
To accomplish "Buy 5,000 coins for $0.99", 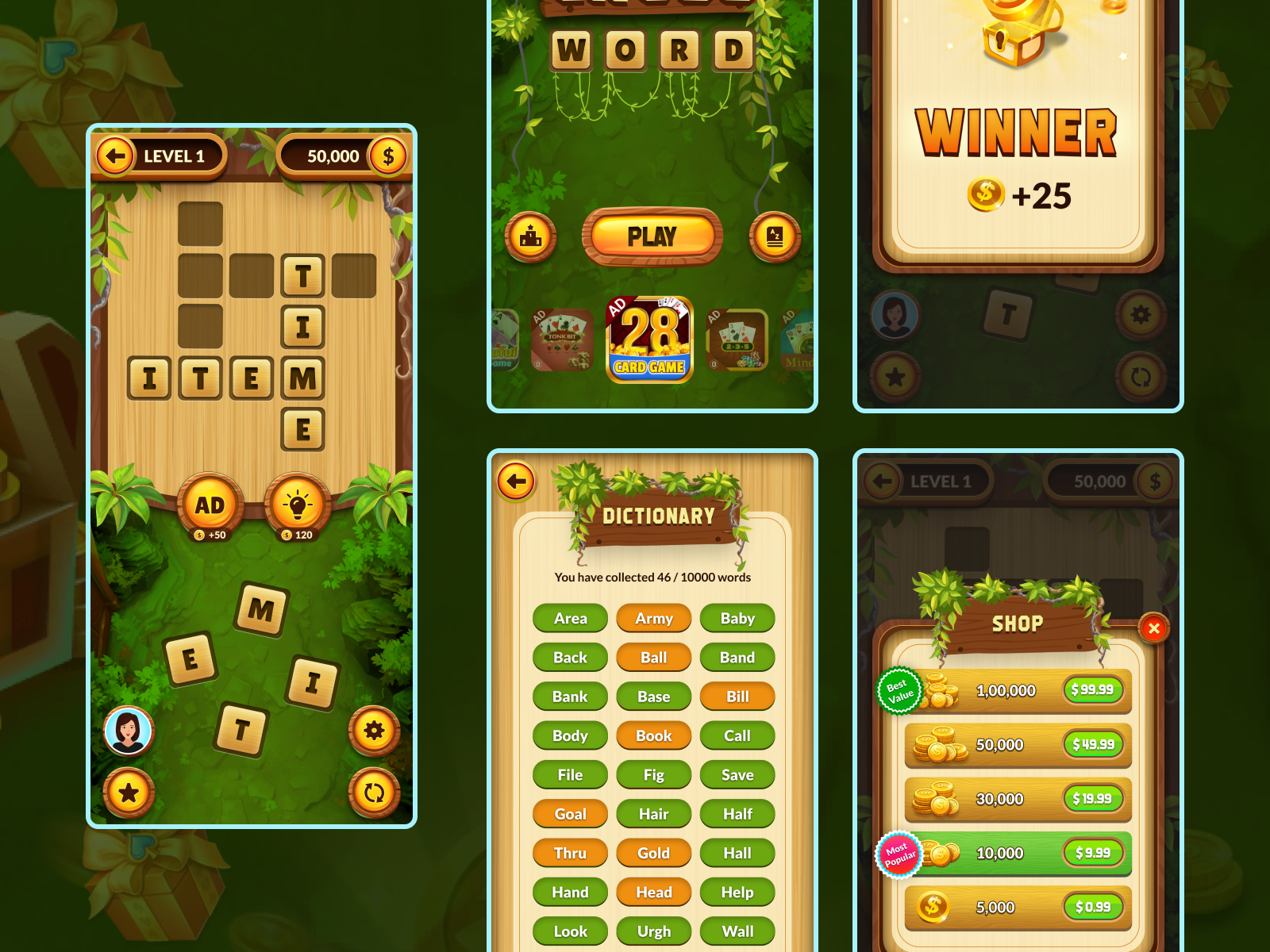I will [1093, 907].
